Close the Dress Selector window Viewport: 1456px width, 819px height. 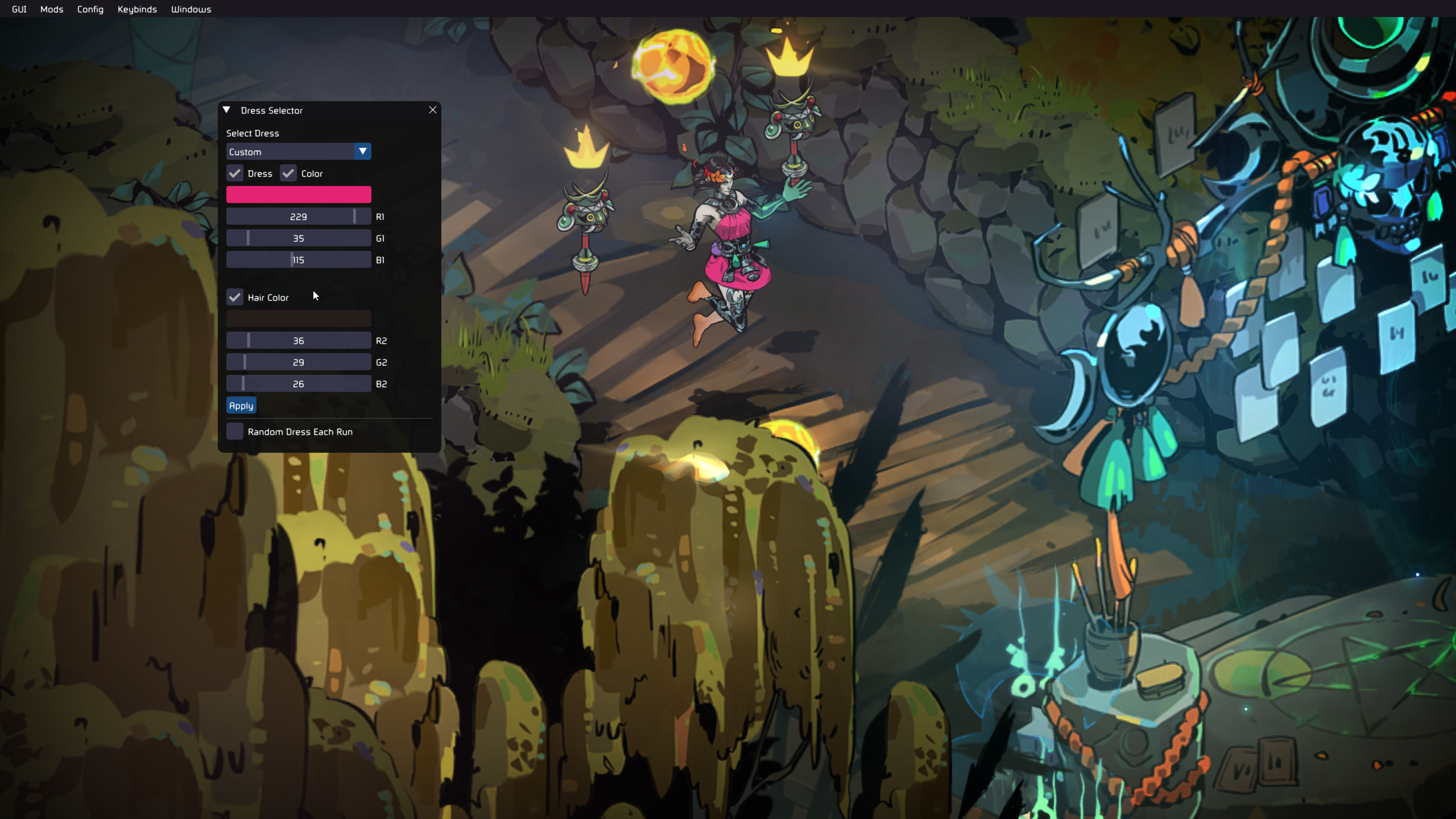click(433, 110)
